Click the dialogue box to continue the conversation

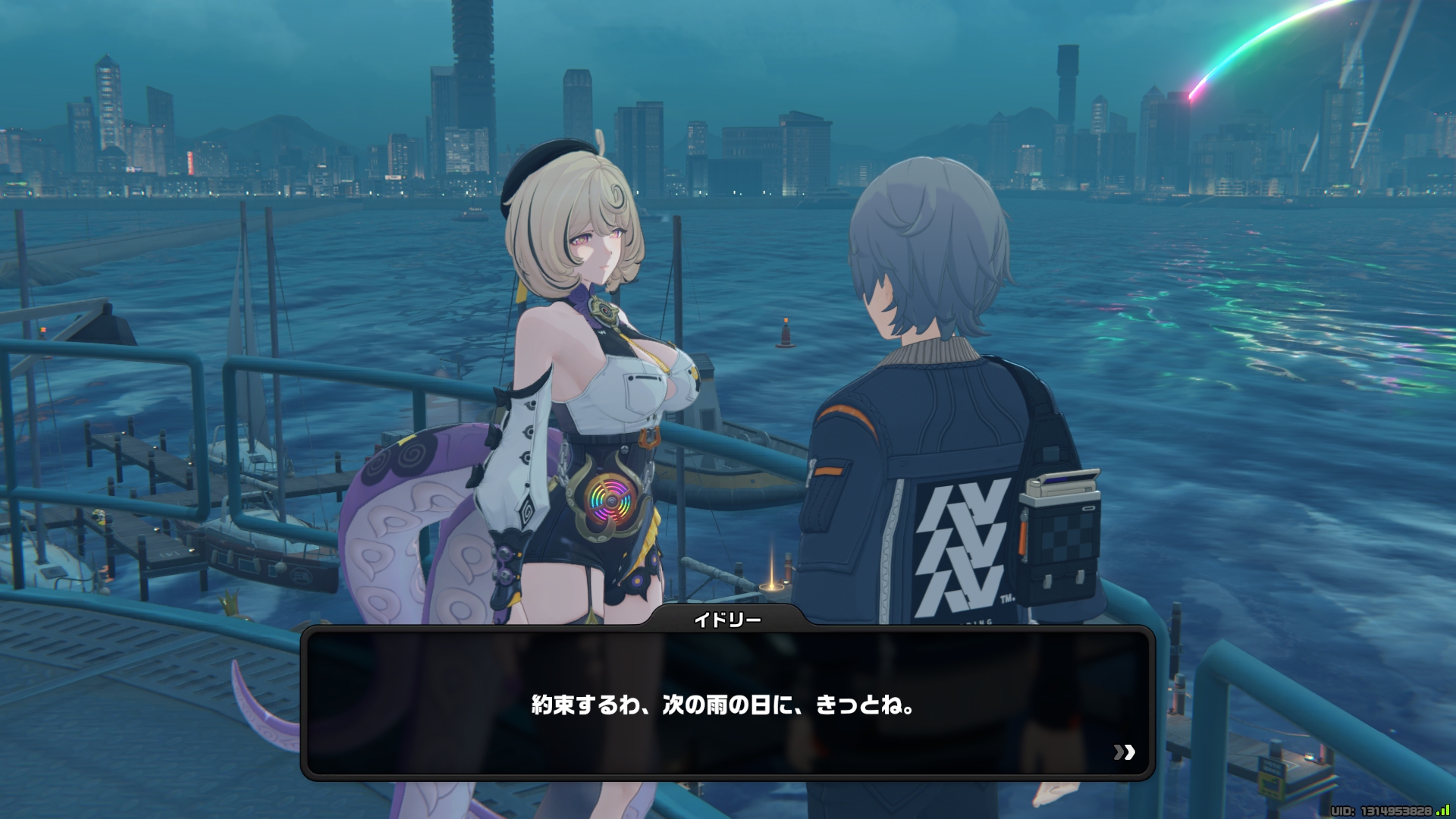(x=726, y=704)
